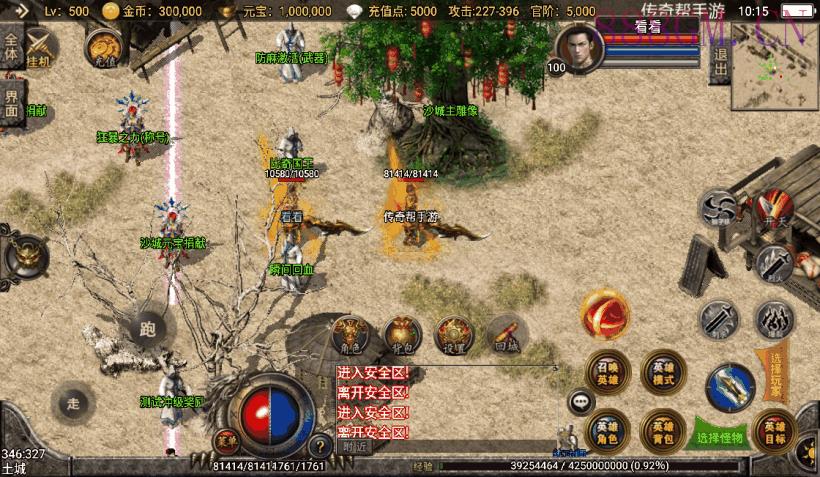Tap 召唤英雄 summon hero button
The image size is (820, 477).
point(607,371)
